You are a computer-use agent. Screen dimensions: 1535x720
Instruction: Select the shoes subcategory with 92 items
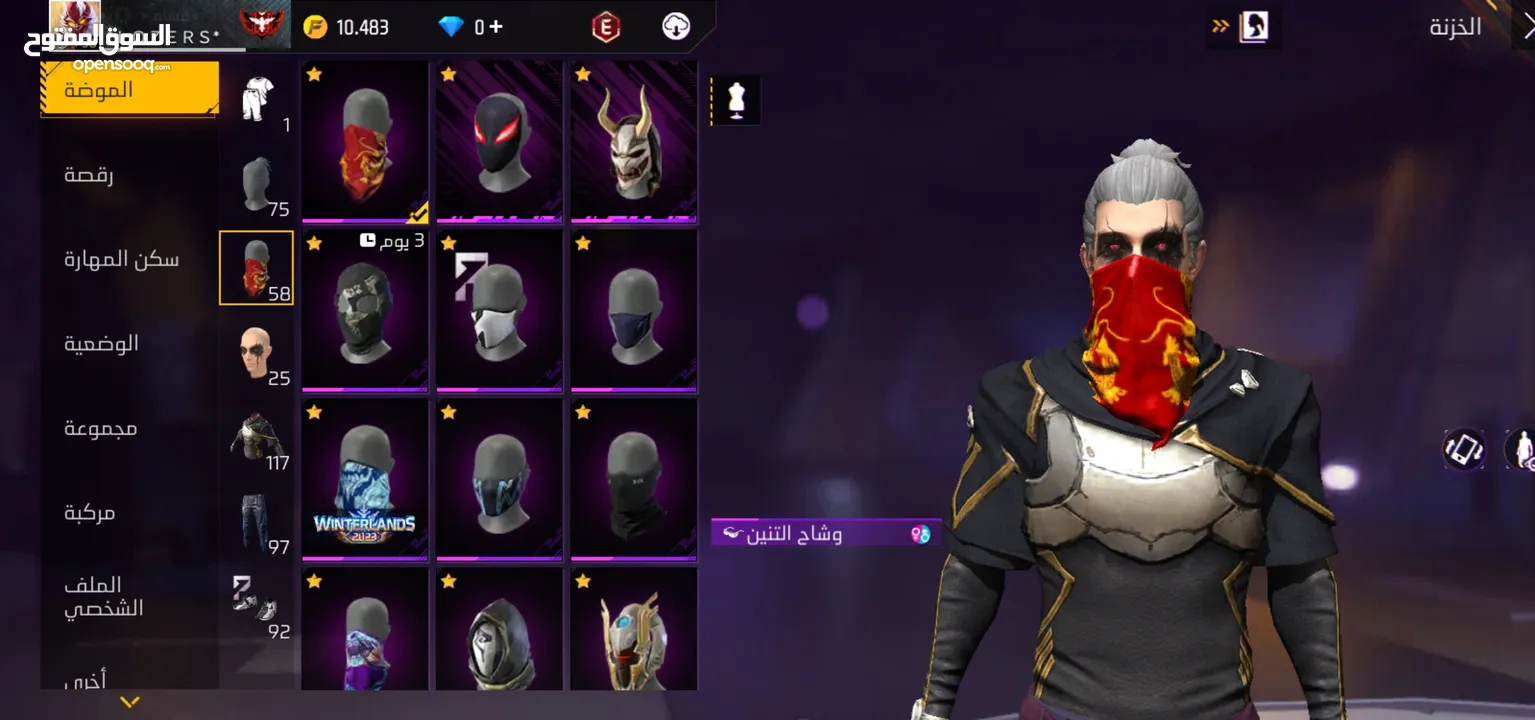point(258,606)
